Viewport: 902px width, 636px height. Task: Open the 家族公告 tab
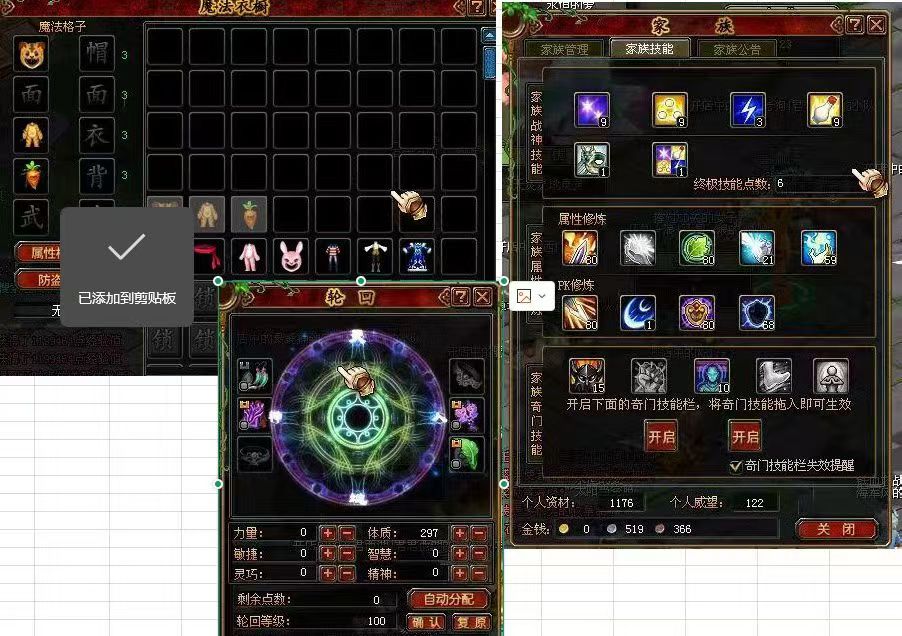(x=729, y=49)
